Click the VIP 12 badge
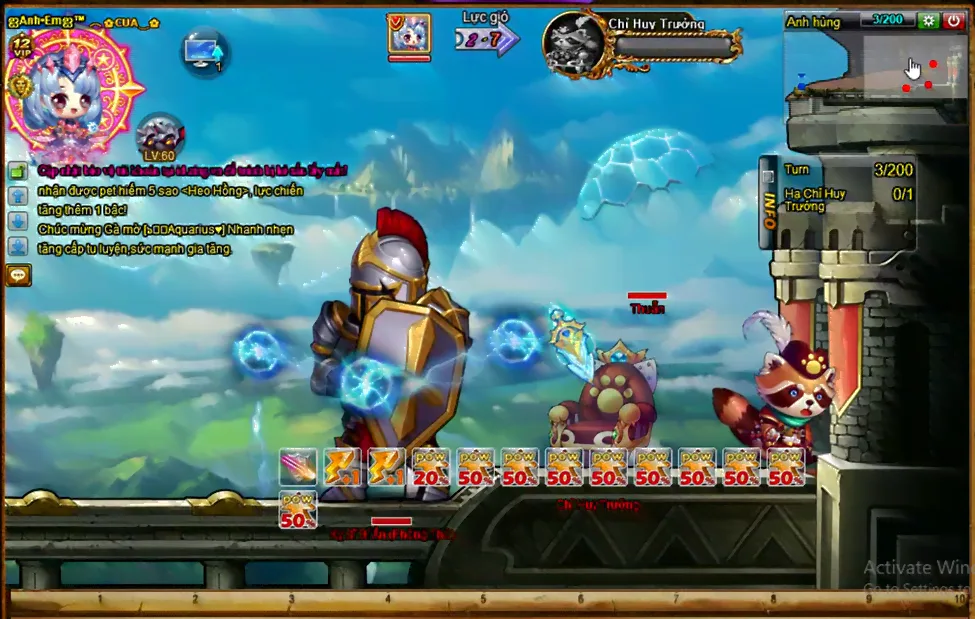The width and height of the screenshot is (975, 619). [22, 44]
